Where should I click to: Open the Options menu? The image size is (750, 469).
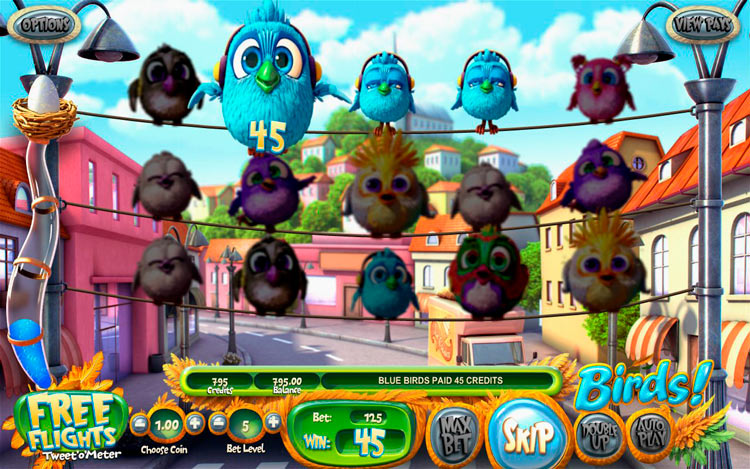pyautogui.click(x=43, y=22)
